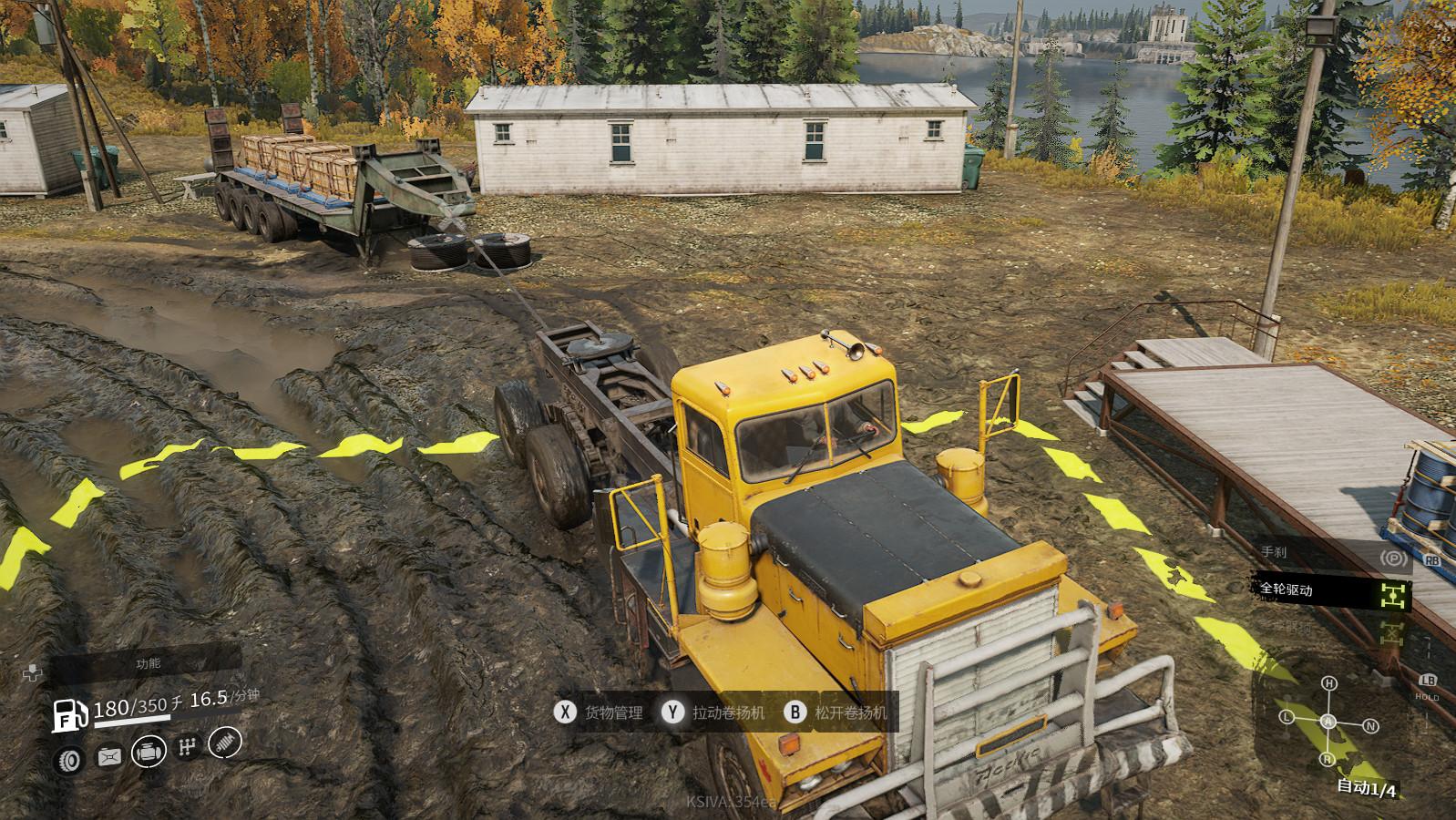Select the N neutral gear node
Viewport: 1456px width, 820px height.
pos(1370,726)
